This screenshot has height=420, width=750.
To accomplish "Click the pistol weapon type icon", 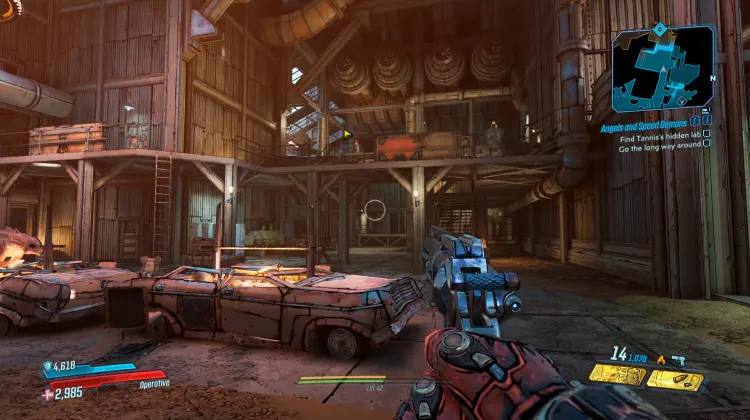I will [x=679, y=358].
